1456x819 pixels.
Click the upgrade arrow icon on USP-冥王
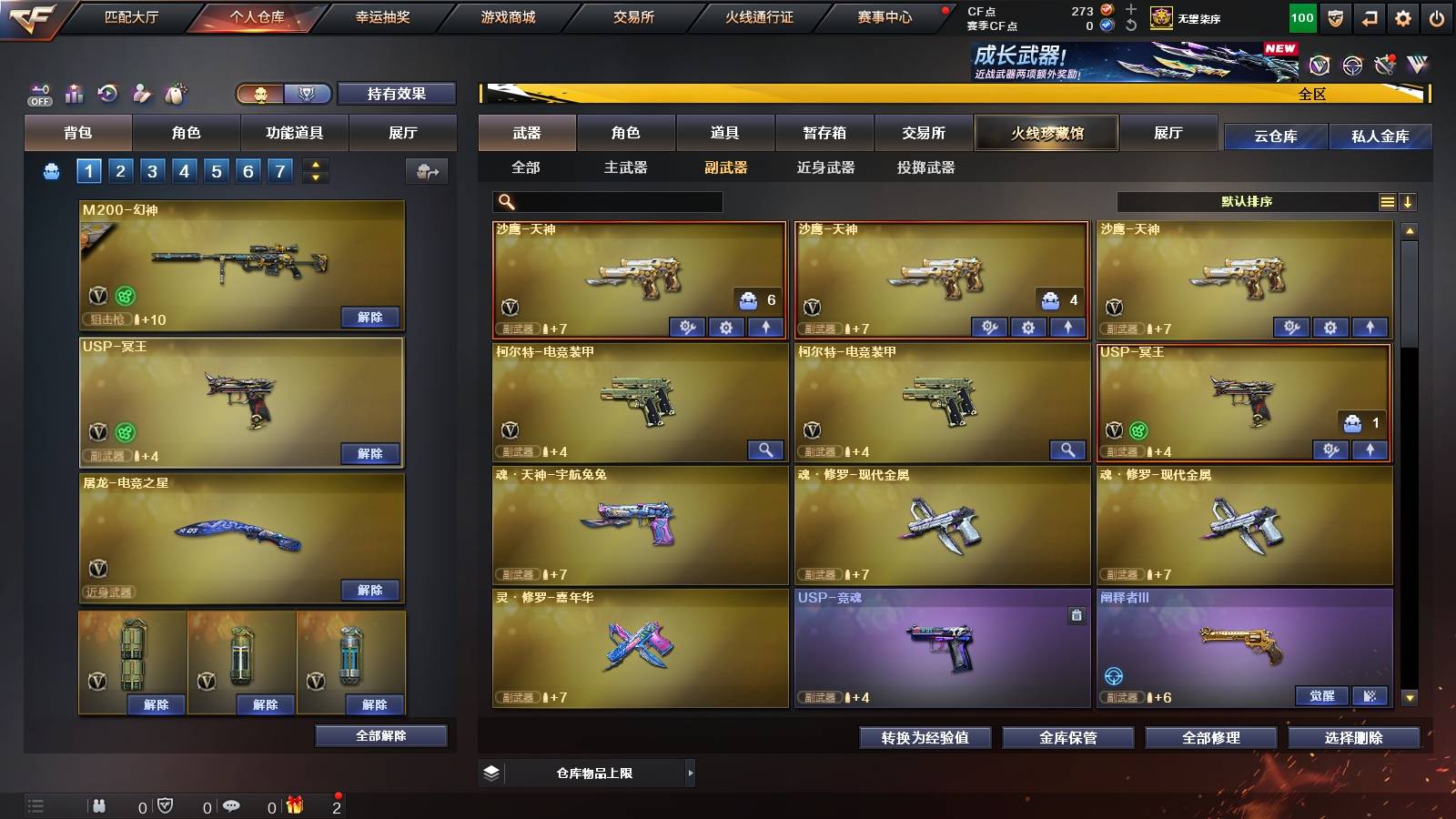coord(1369,449)
